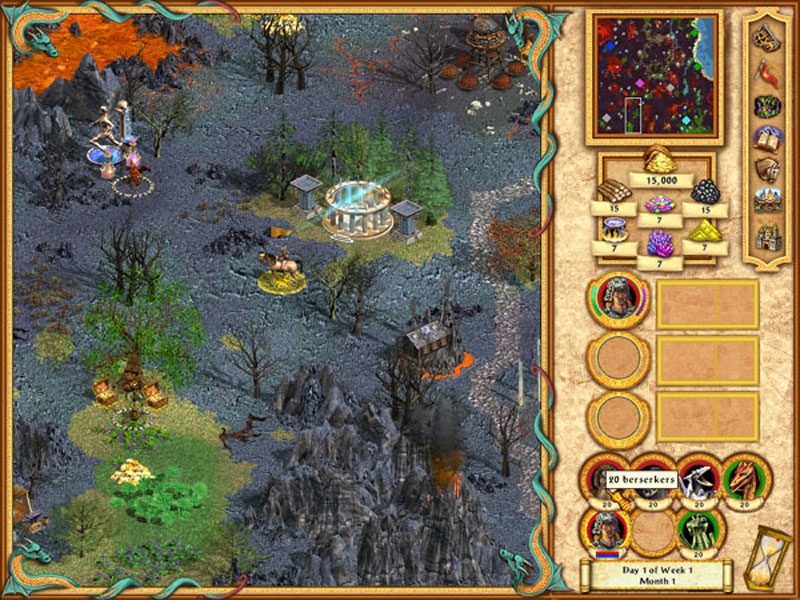Click the red flag button
Image resolution: width=800 pixels, height=600 pixels.
point(768,71)
